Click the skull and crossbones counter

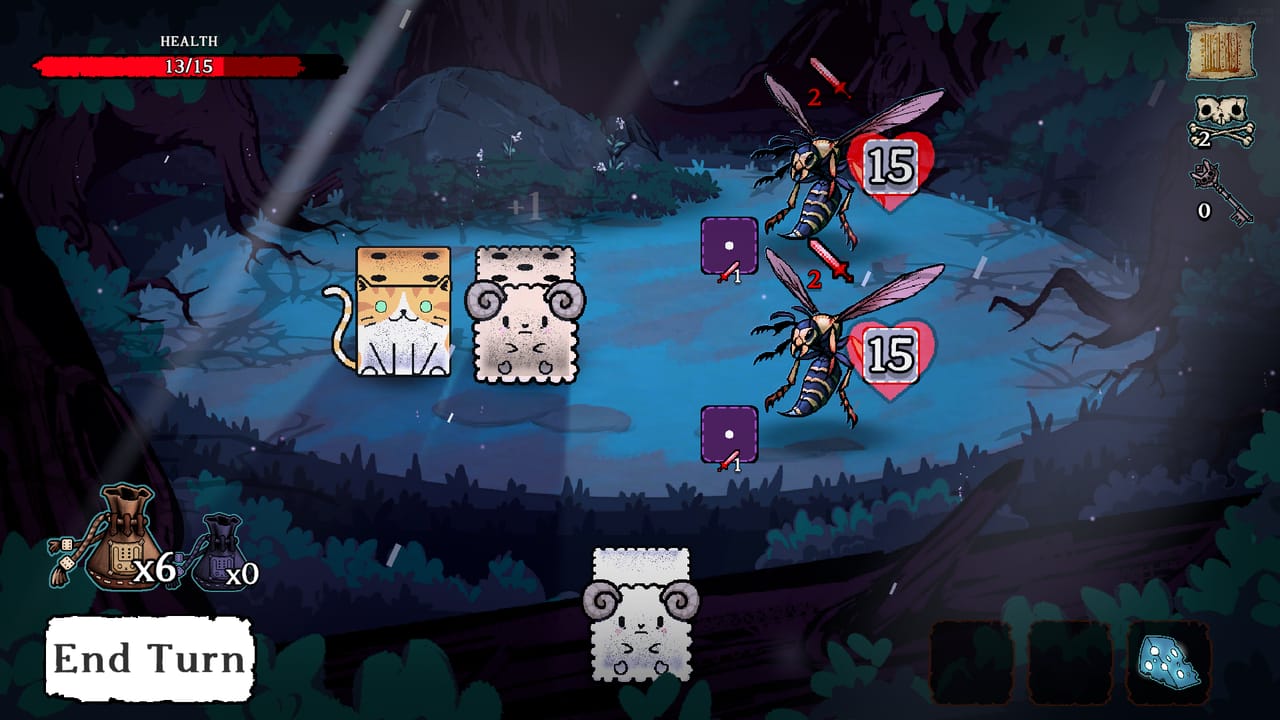(x=1222, y=120)
